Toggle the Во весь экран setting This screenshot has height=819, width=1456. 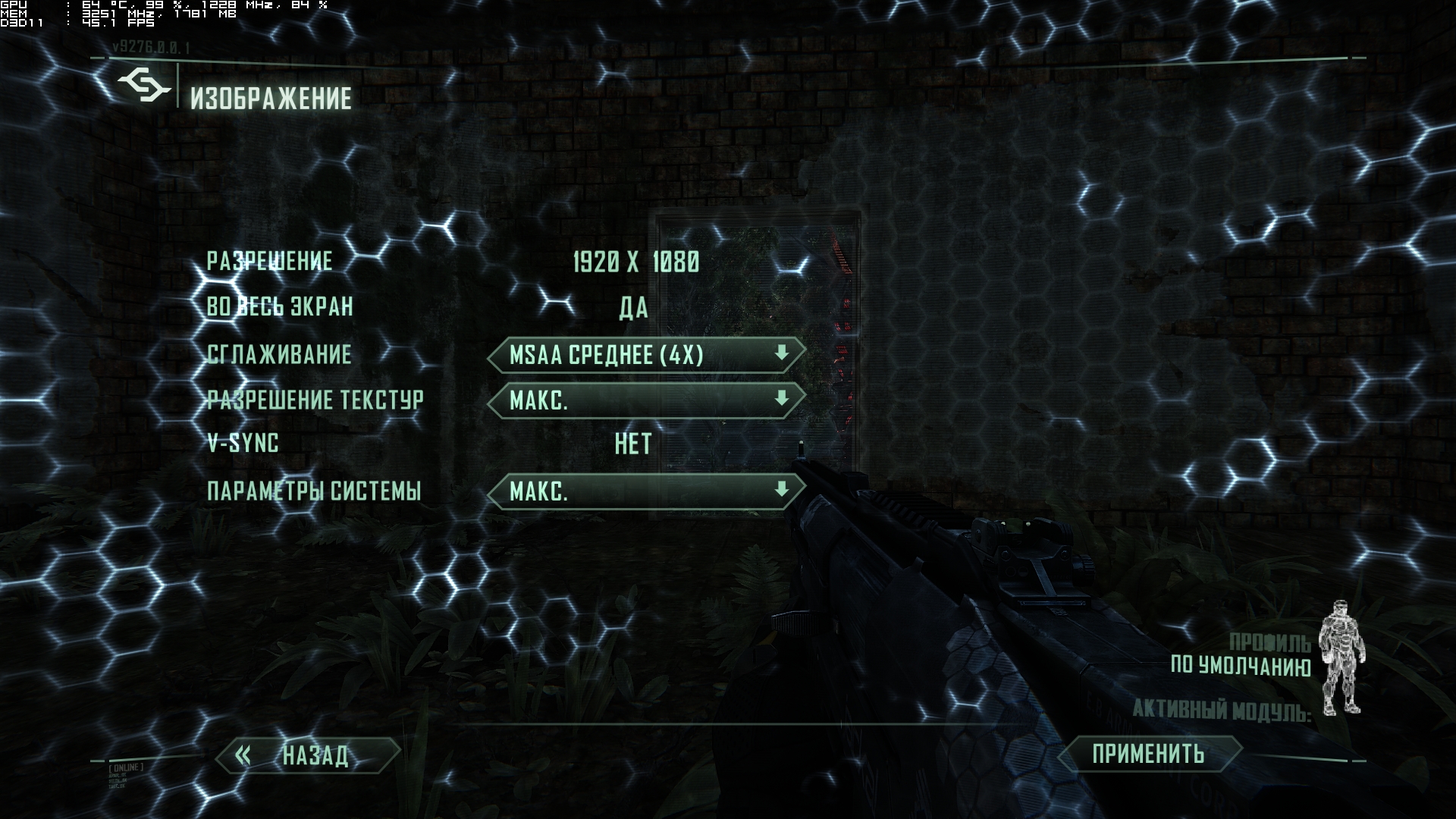coord(634,308)
